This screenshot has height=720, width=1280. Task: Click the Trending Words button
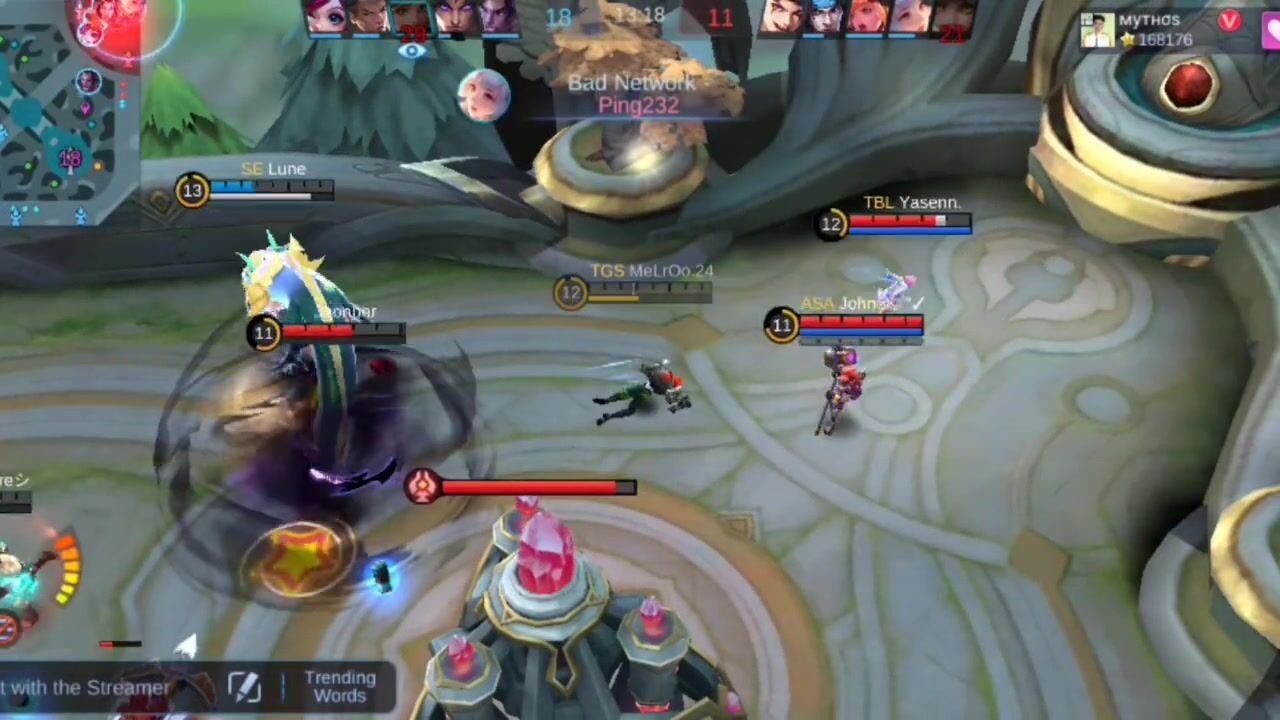pos(340,687)
